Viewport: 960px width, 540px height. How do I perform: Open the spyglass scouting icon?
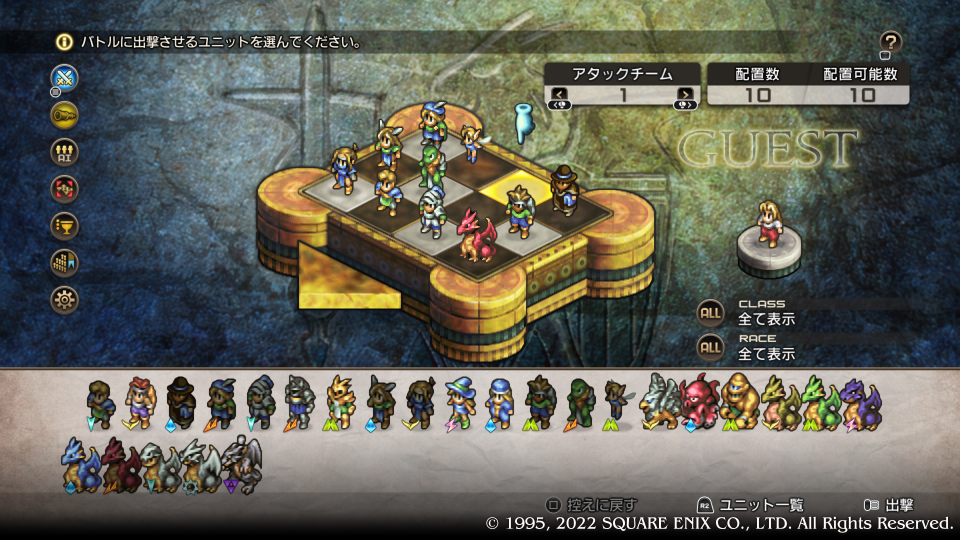pos(65,114)
